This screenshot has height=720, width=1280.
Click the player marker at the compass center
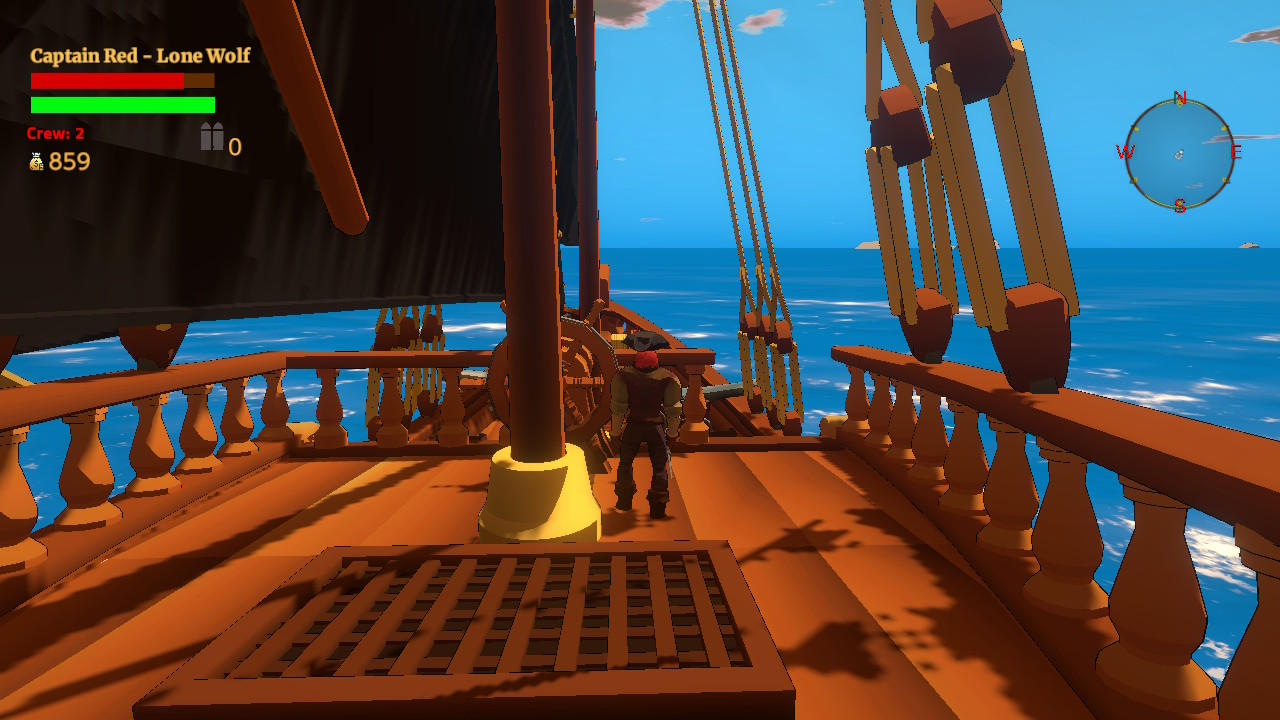pos(1181,156)
